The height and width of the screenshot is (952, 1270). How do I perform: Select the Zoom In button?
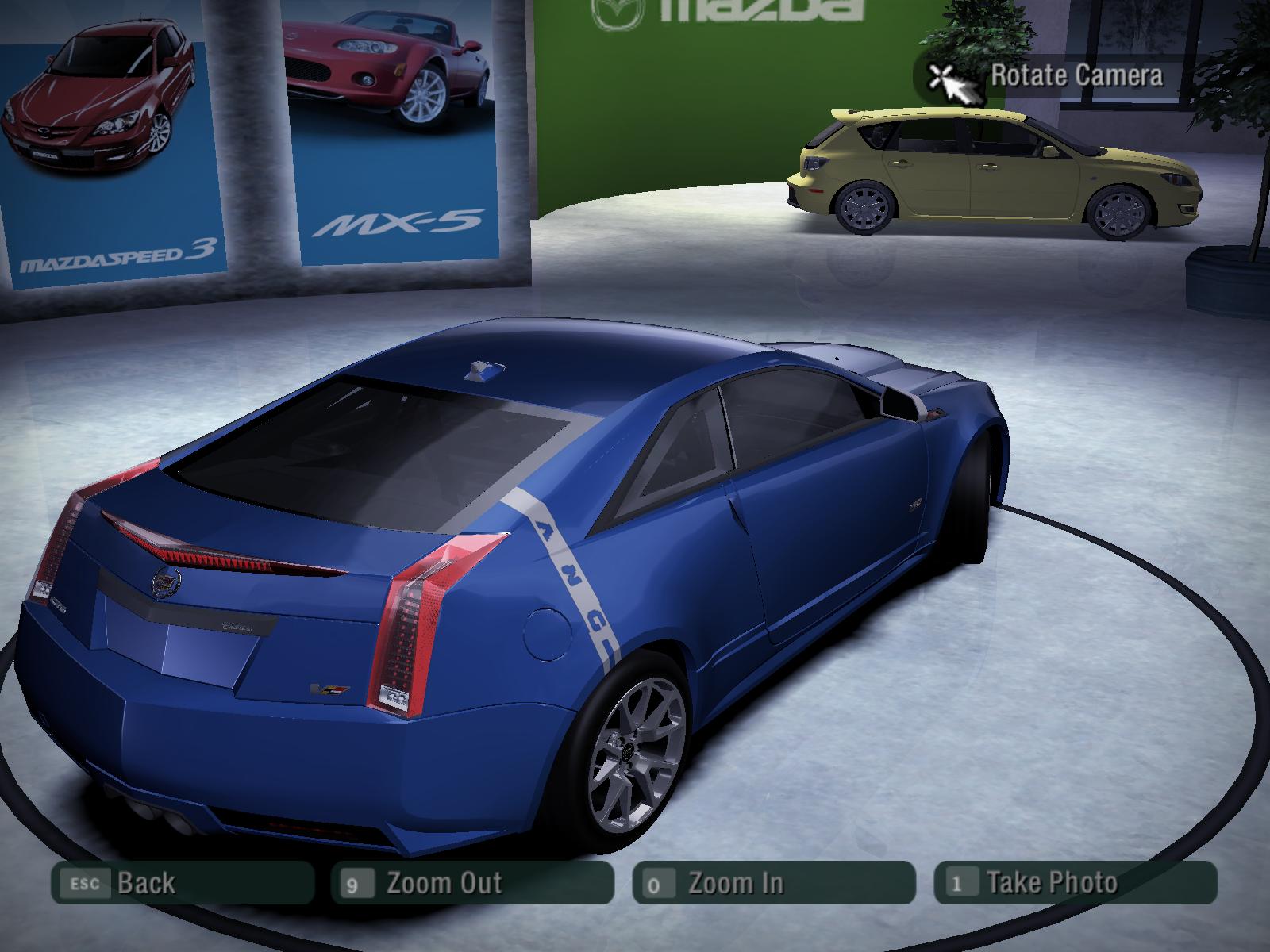pos(773,882)
